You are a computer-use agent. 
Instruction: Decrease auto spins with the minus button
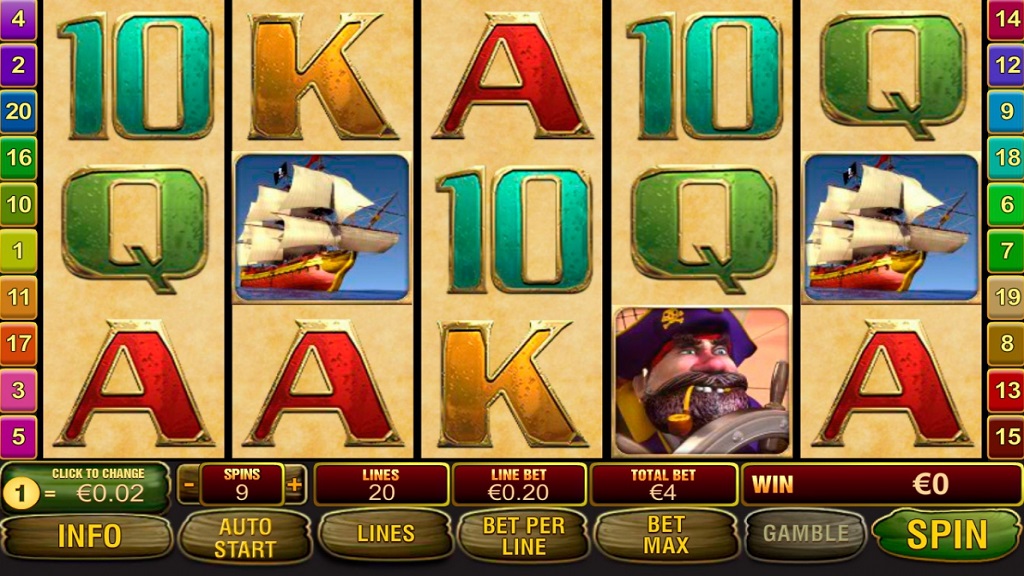tap(189, 485)
